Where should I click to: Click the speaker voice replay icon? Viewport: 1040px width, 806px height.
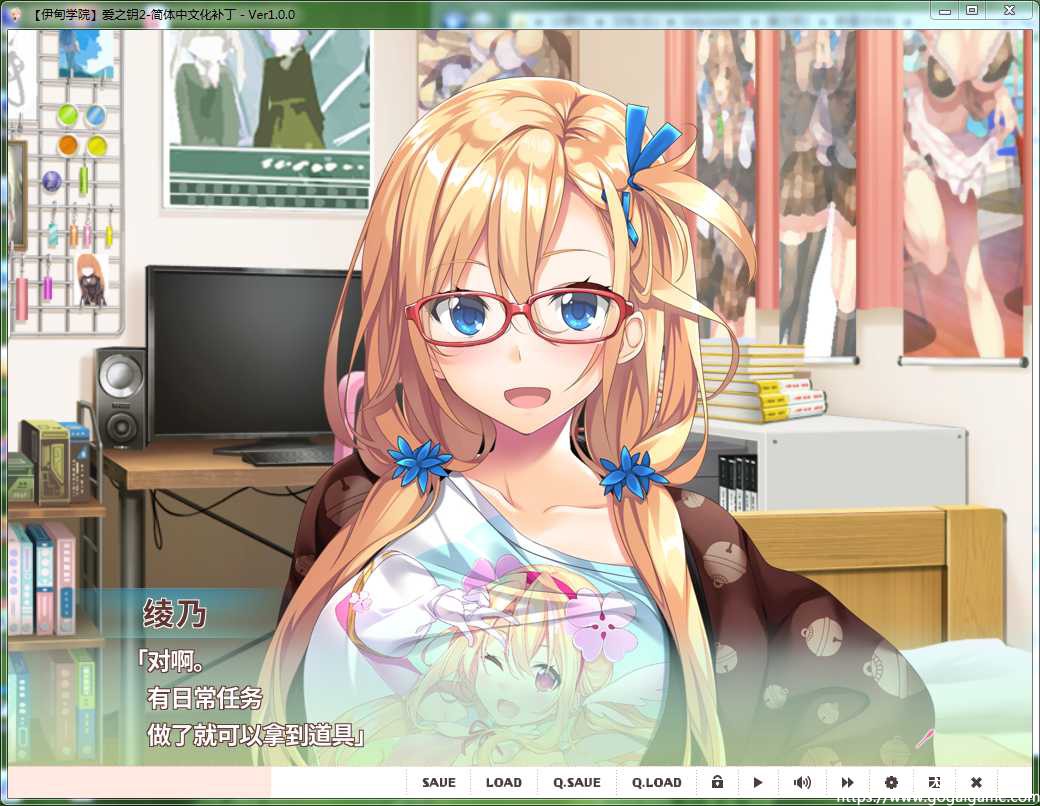click(x=802, y=782)
